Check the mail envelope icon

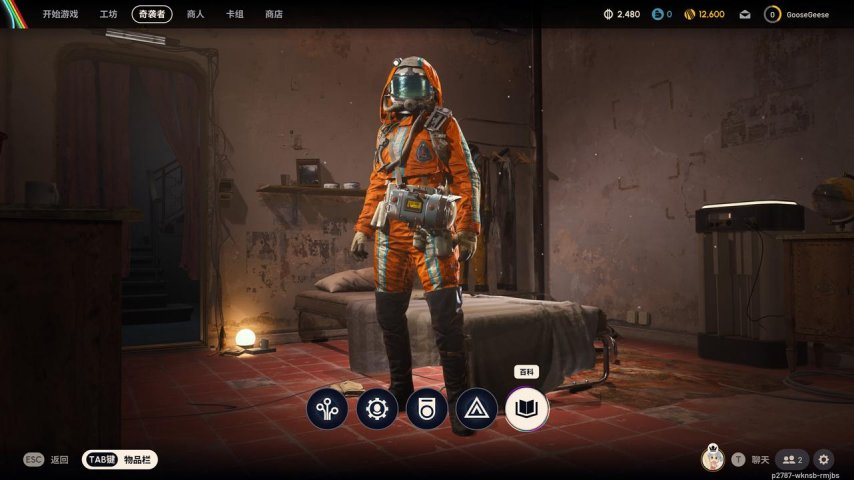[x=745, y=14]
